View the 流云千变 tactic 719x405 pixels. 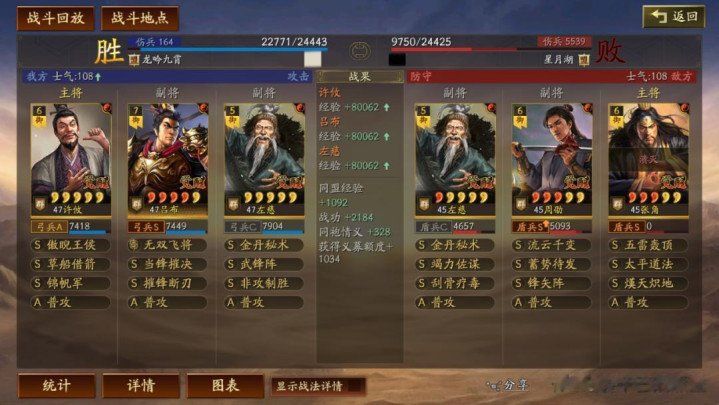click(x=557, y=245)
